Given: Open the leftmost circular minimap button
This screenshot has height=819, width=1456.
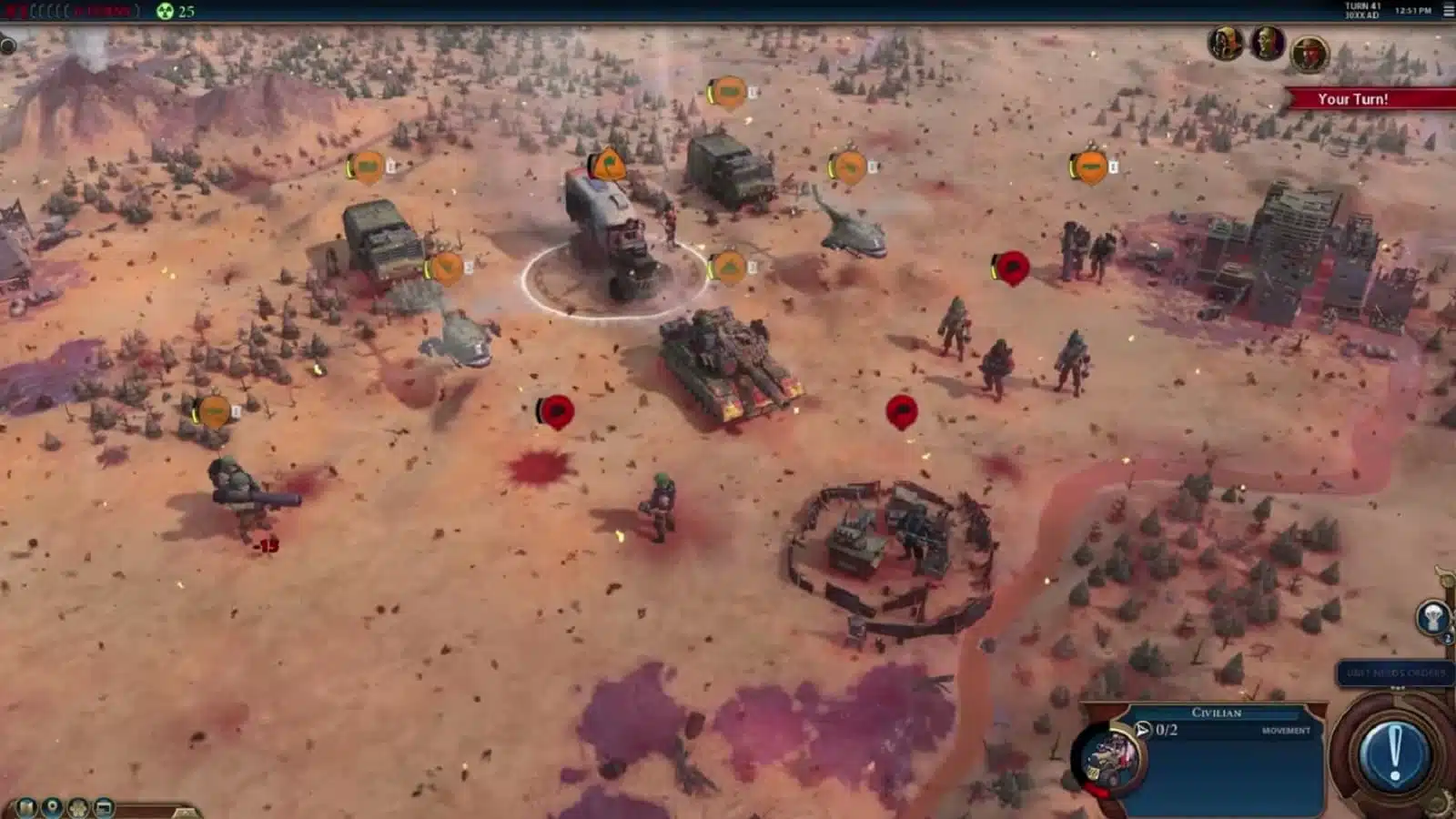Looking at the screenshot, I should point(27,806).
